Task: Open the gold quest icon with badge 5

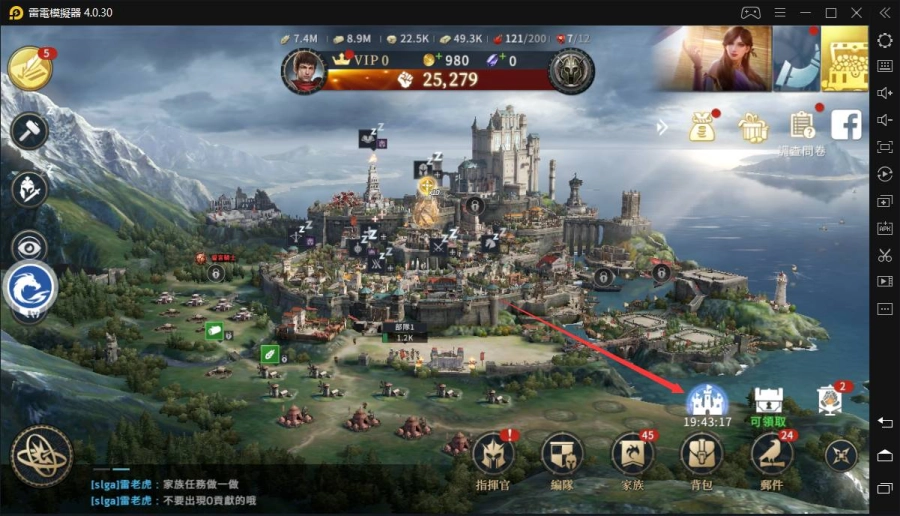Action: point(30,68)
